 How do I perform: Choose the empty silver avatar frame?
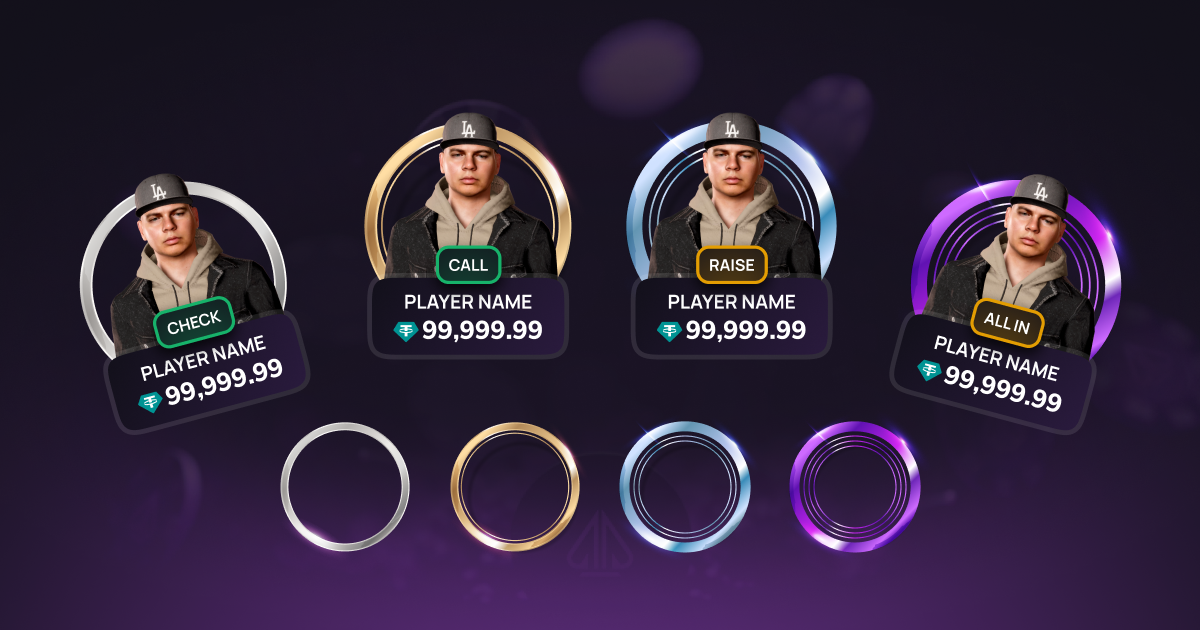click(345, 487)
